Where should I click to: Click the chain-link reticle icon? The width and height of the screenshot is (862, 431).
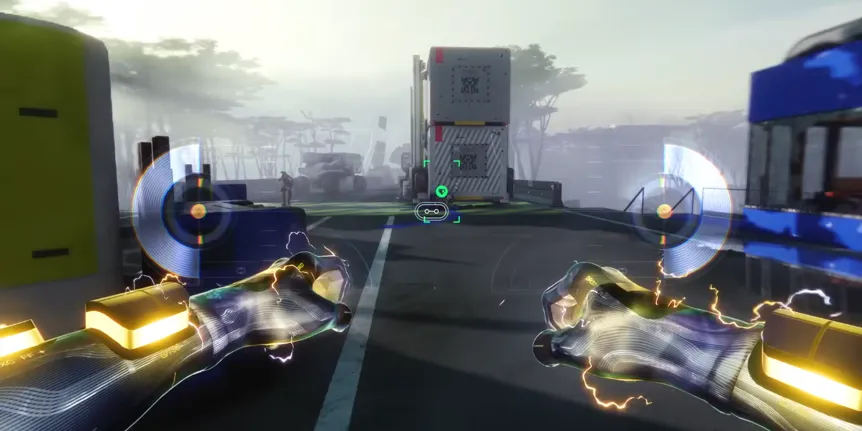[x=433, y=211]
